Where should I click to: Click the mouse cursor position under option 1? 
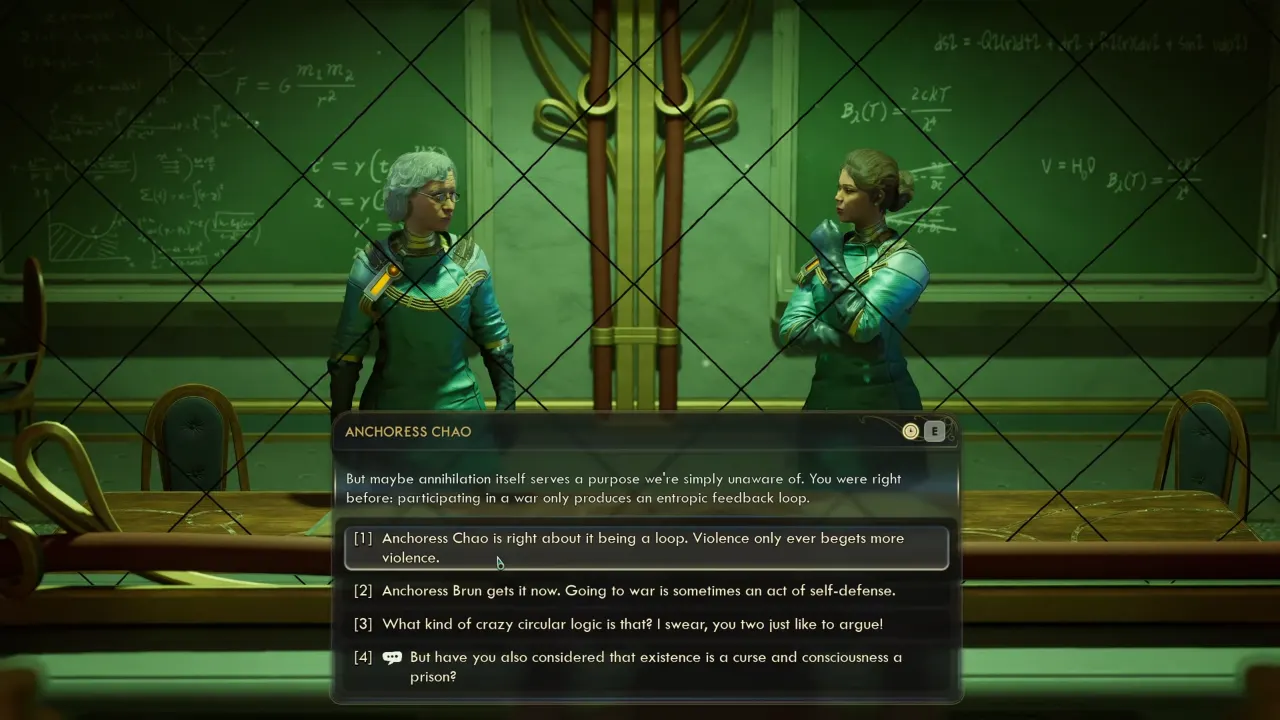click(x=498, y=563)
